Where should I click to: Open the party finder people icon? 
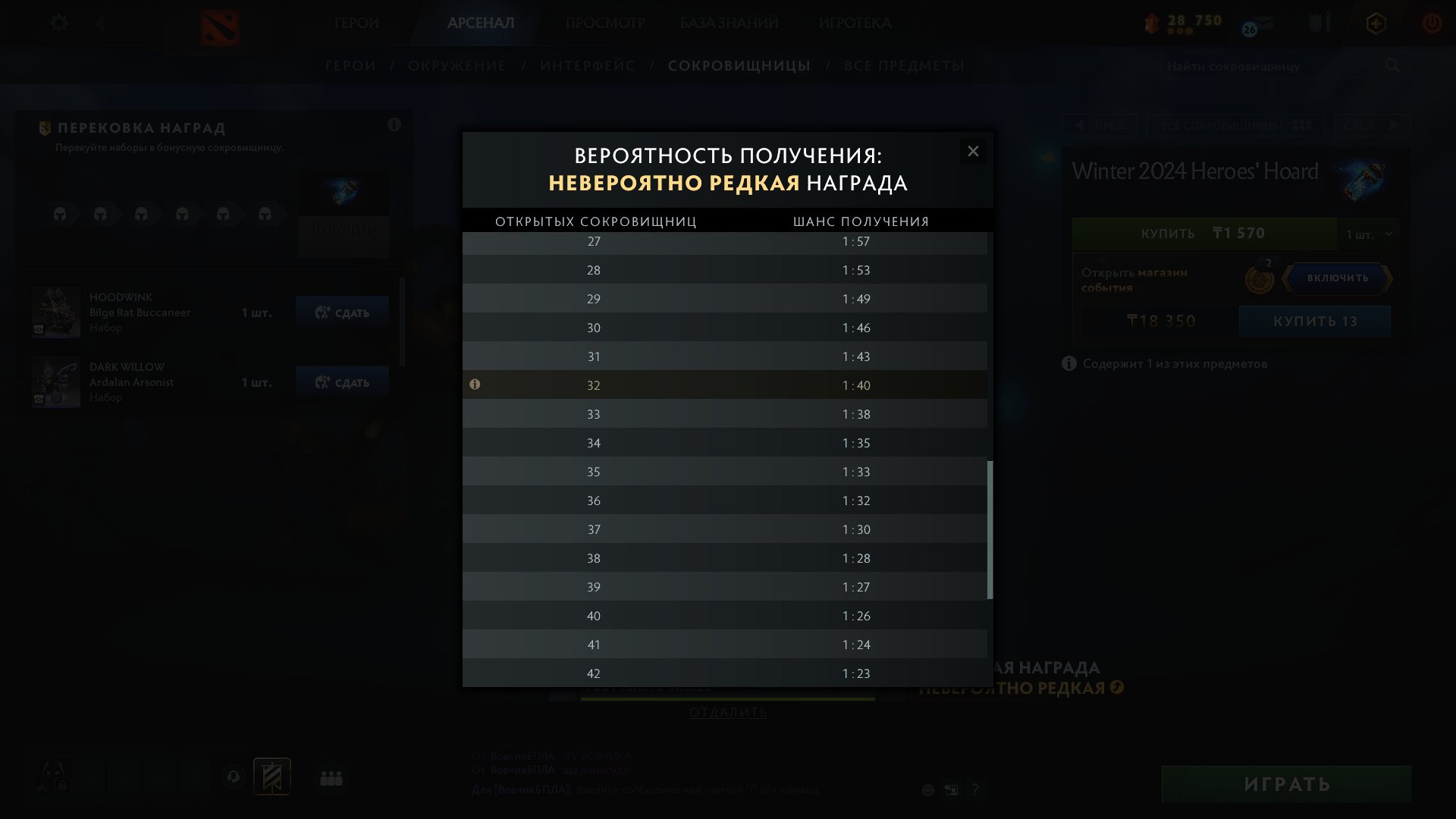[x=330, y=777]
